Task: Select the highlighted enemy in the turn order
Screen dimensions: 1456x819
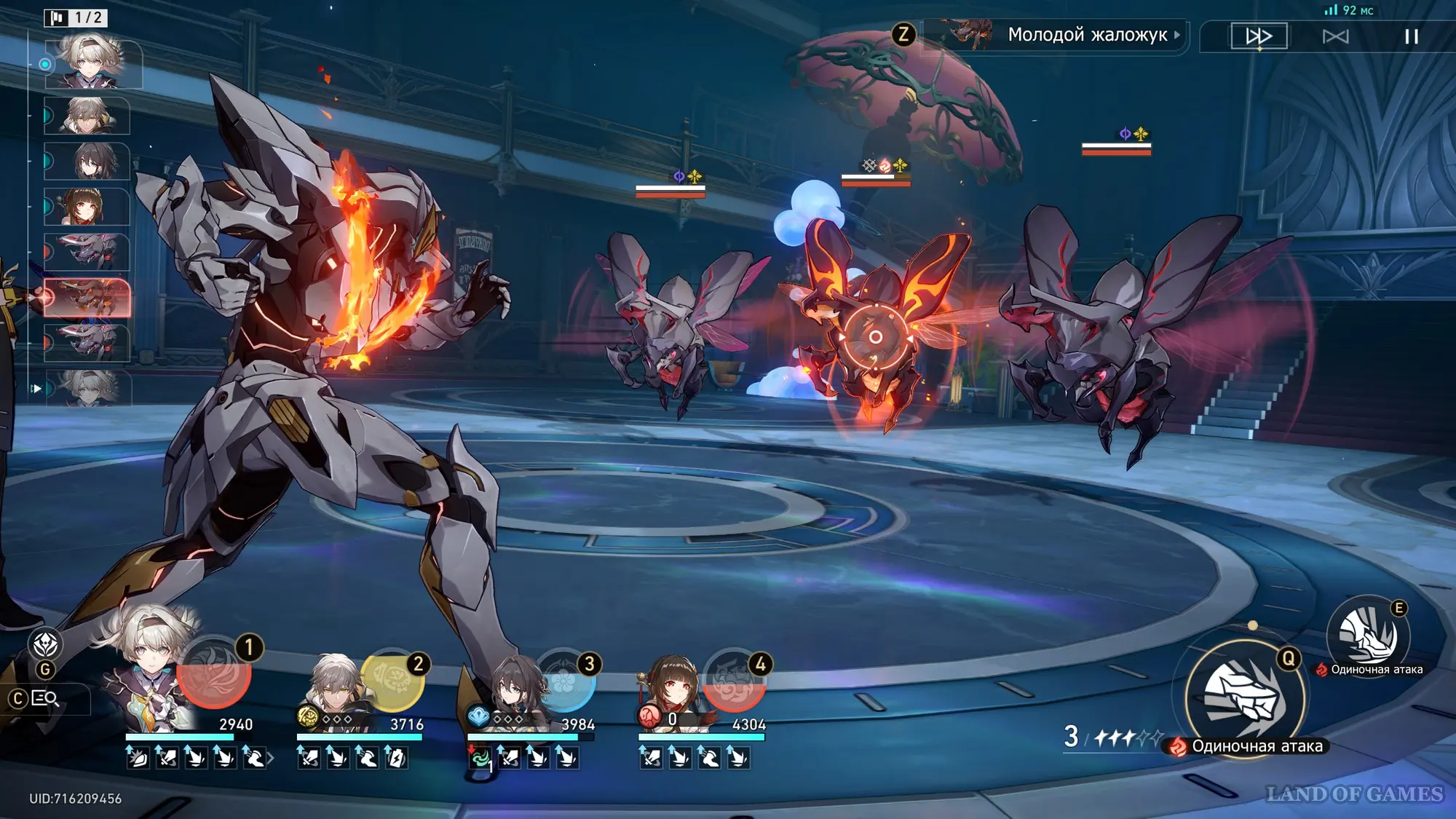Action: (87, 298)
